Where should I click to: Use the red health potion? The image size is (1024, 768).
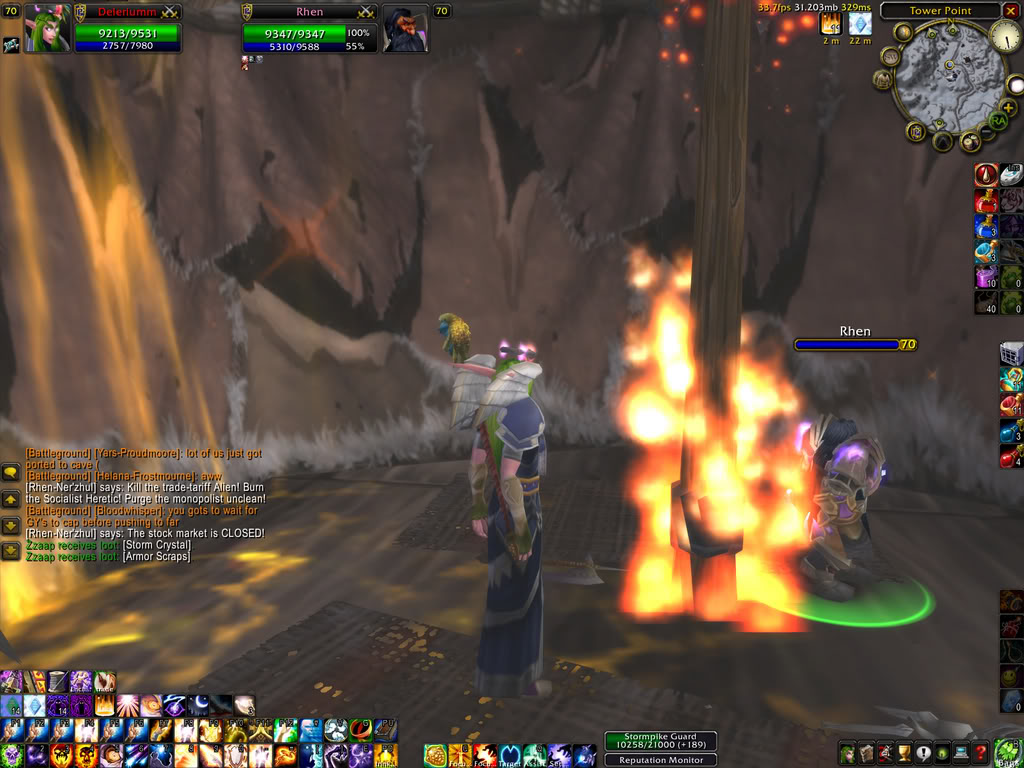coord(986,202)
